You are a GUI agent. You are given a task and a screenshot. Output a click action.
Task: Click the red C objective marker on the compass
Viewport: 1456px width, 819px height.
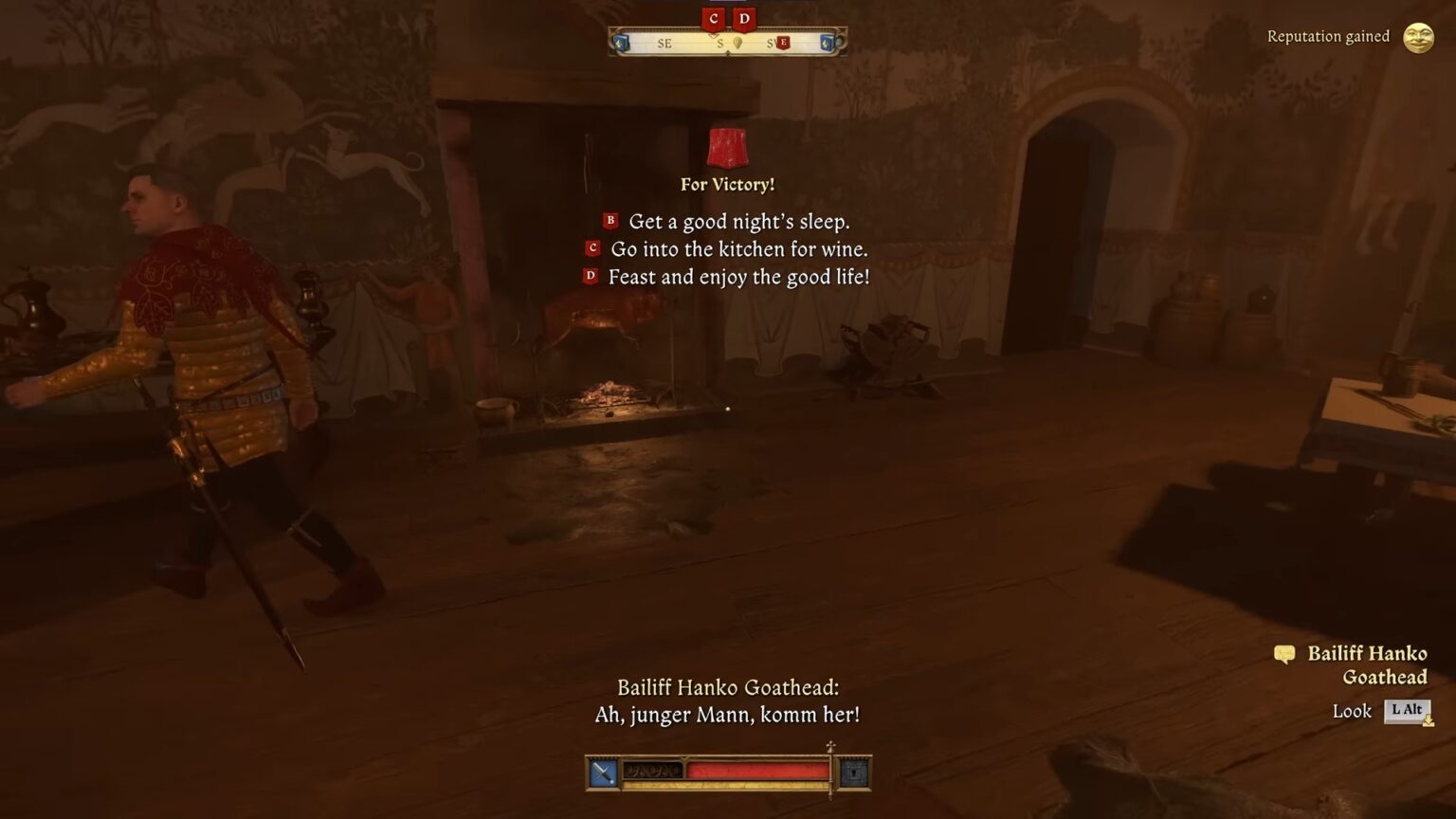point(716,19)
